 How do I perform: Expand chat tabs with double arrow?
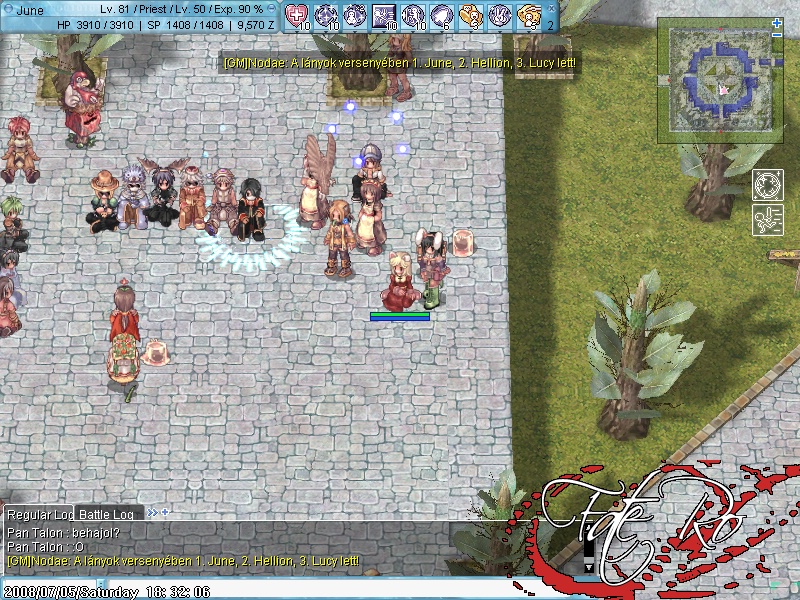click(152, 512)
